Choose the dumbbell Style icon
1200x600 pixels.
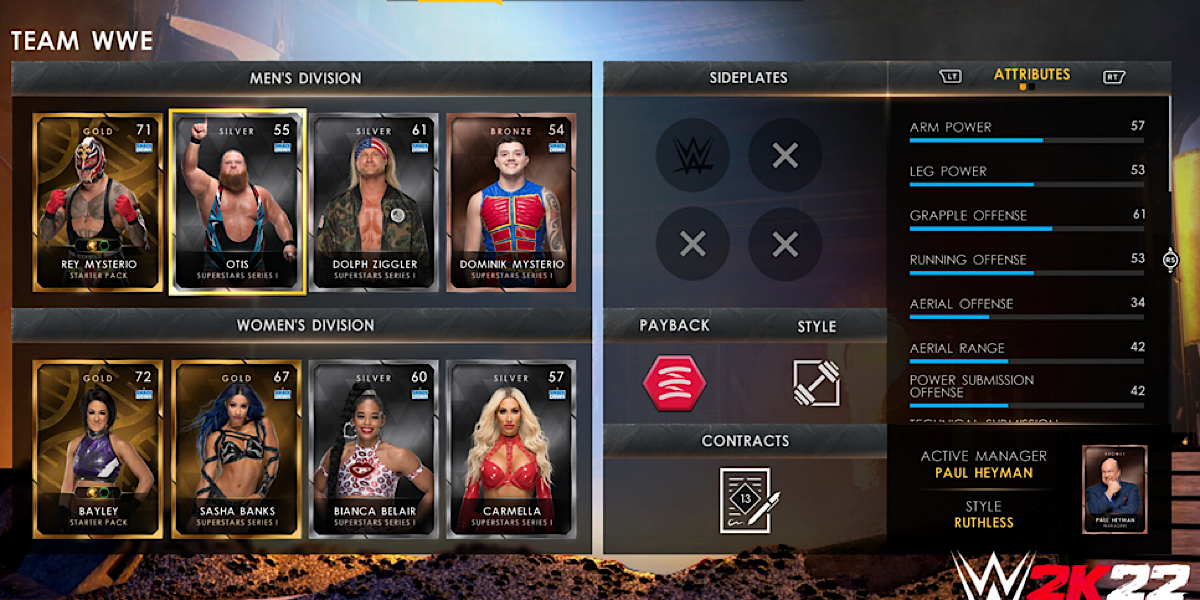pos(816,381)
